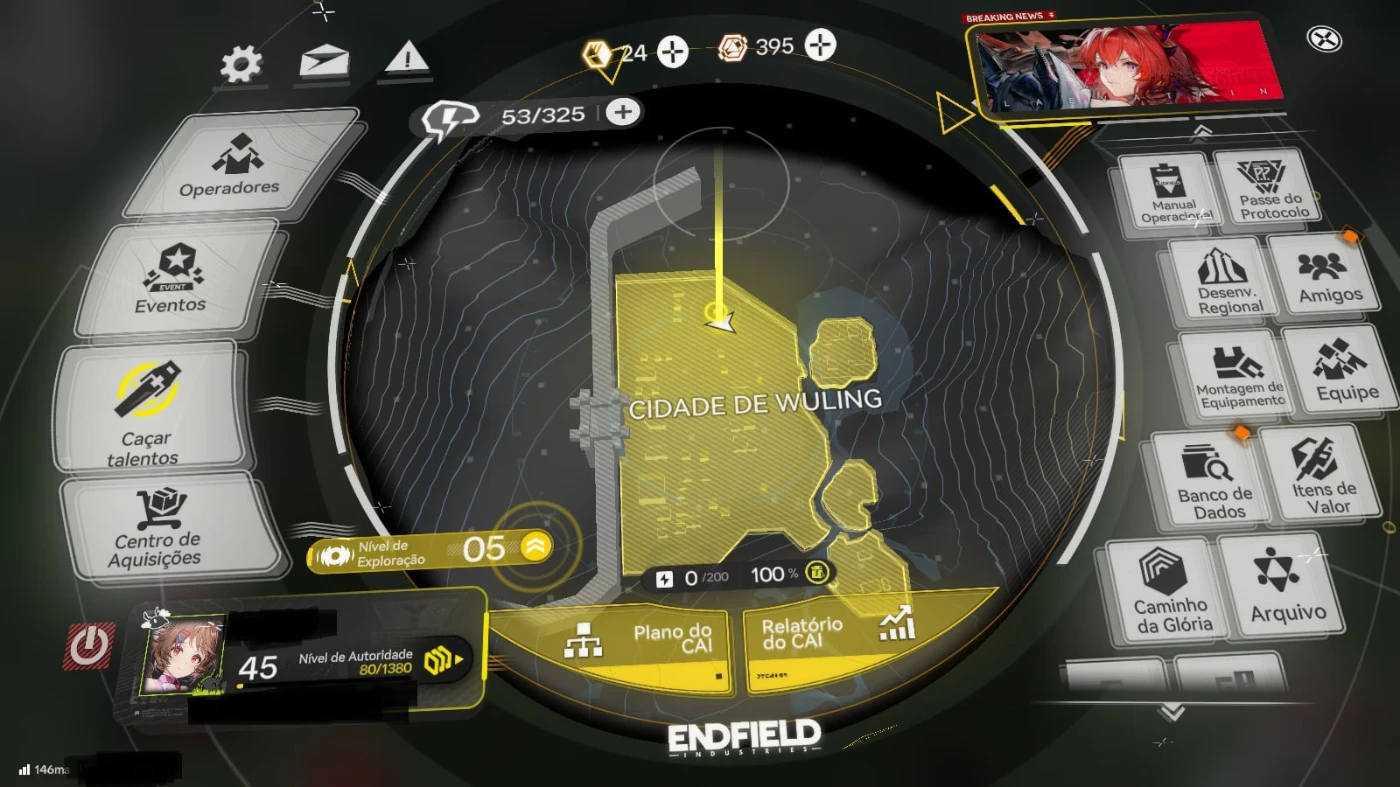Close the menu with the X button
Viewport: 1400px width, 787px height.
(1325, 39)
